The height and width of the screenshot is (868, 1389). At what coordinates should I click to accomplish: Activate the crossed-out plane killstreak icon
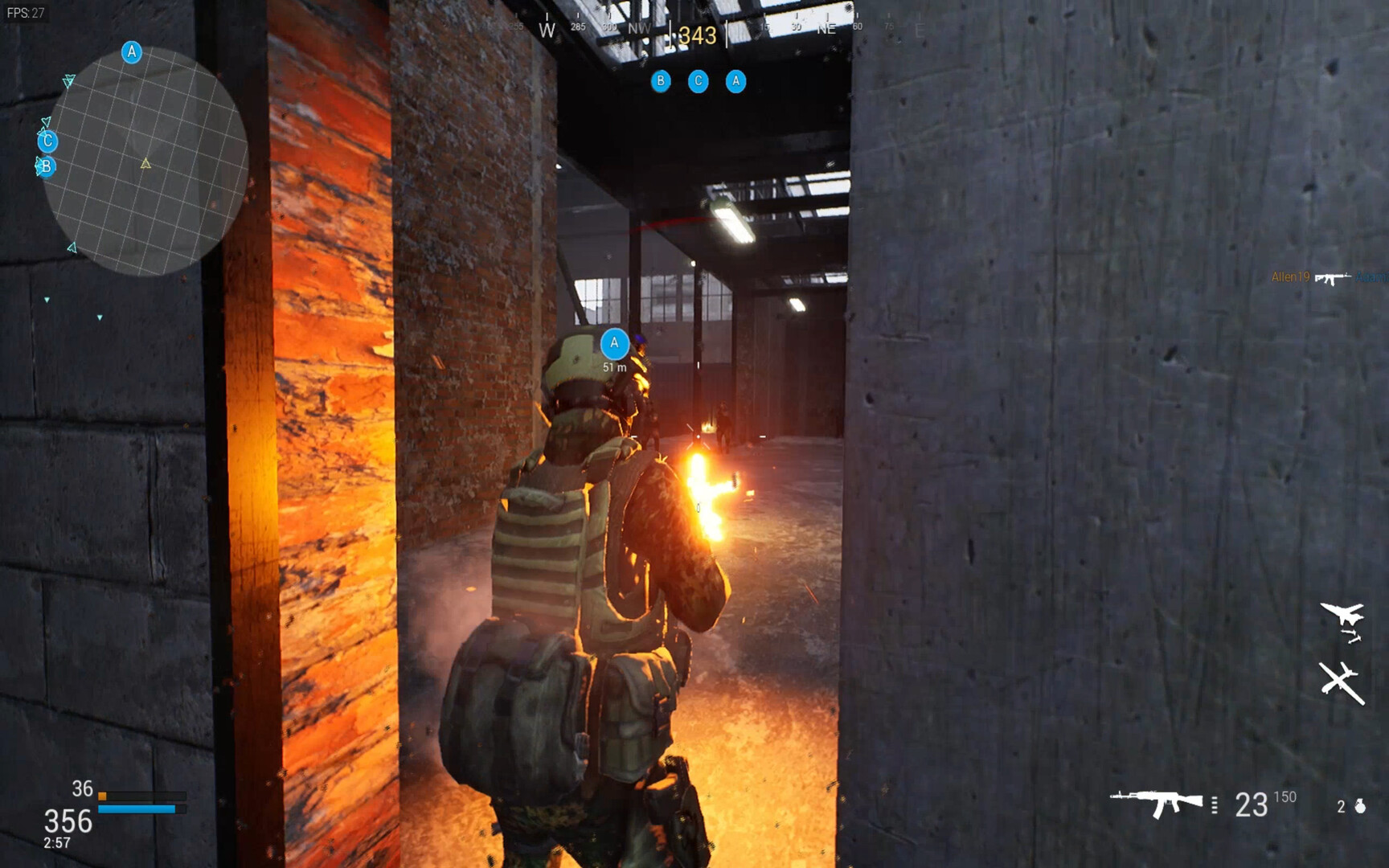1341,682
